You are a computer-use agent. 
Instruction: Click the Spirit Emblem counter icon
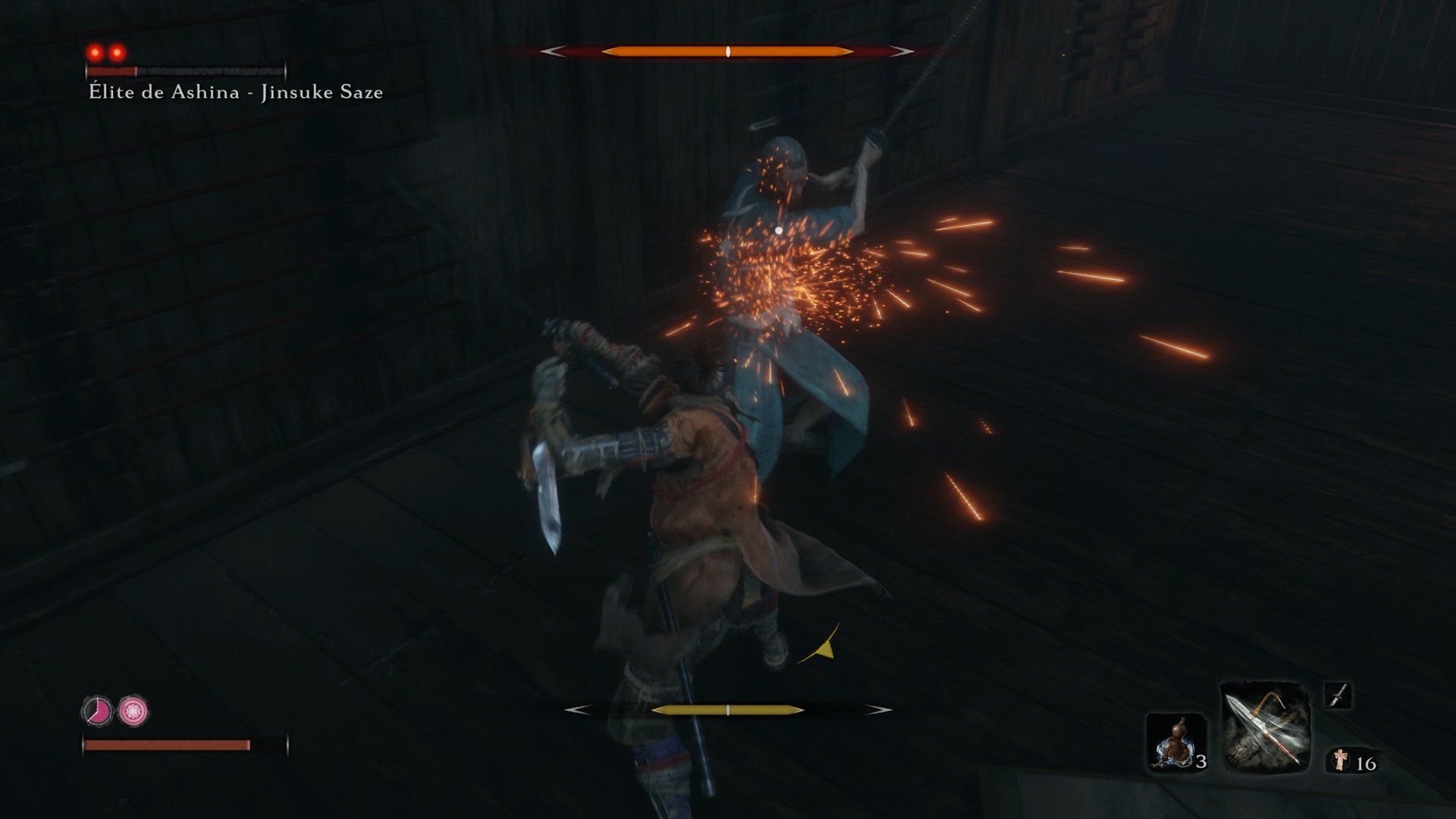[1341, 758]
